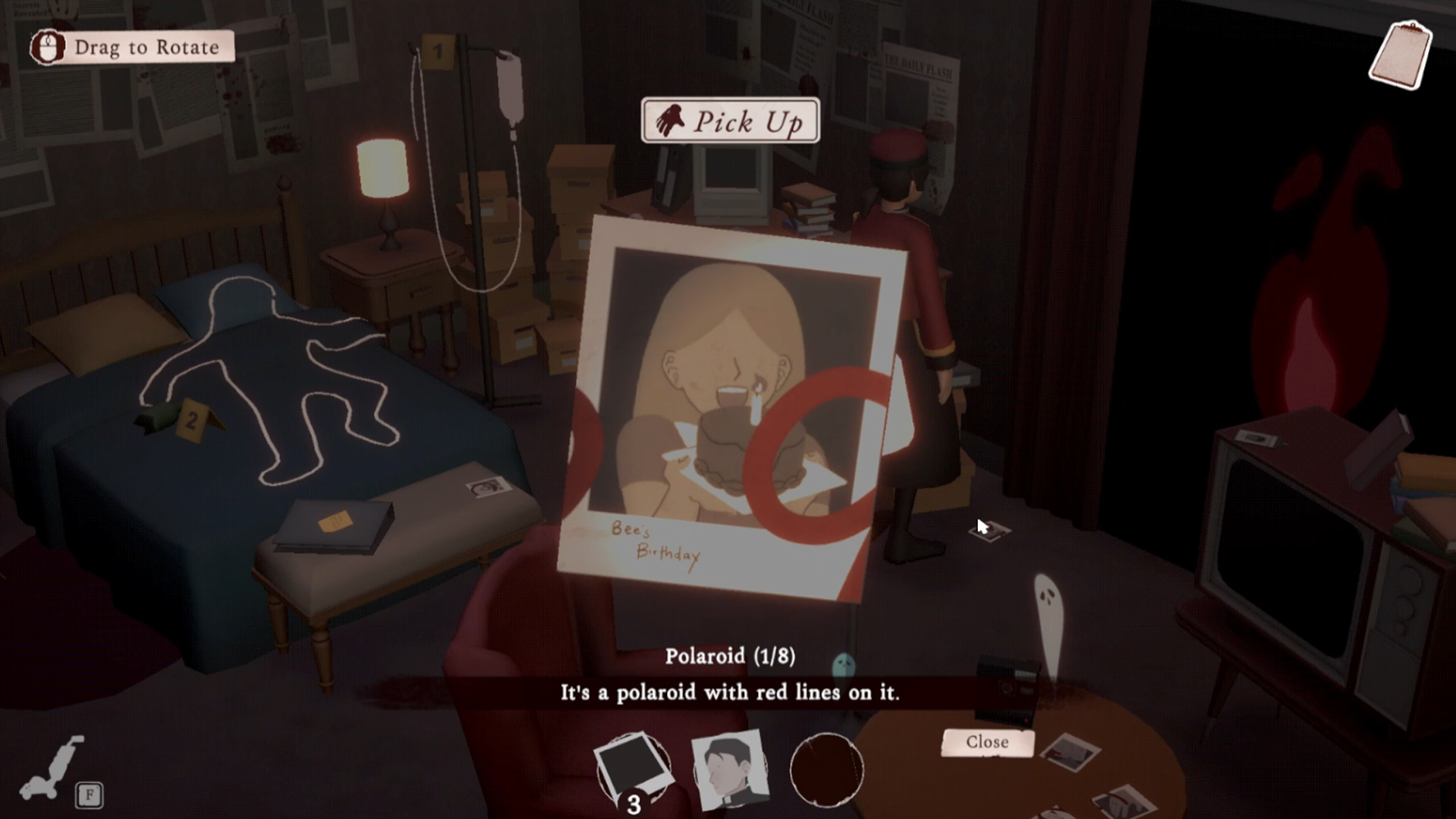Select the man's portrait inventory slot

[730, 768]
